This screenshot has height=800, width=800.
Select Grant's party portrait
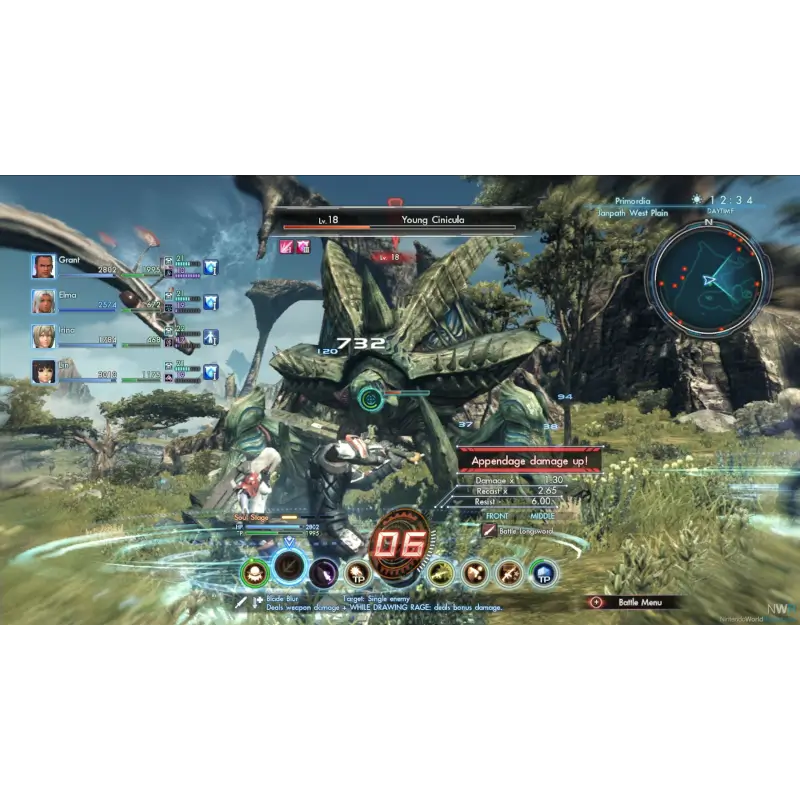tap(43, 266)
